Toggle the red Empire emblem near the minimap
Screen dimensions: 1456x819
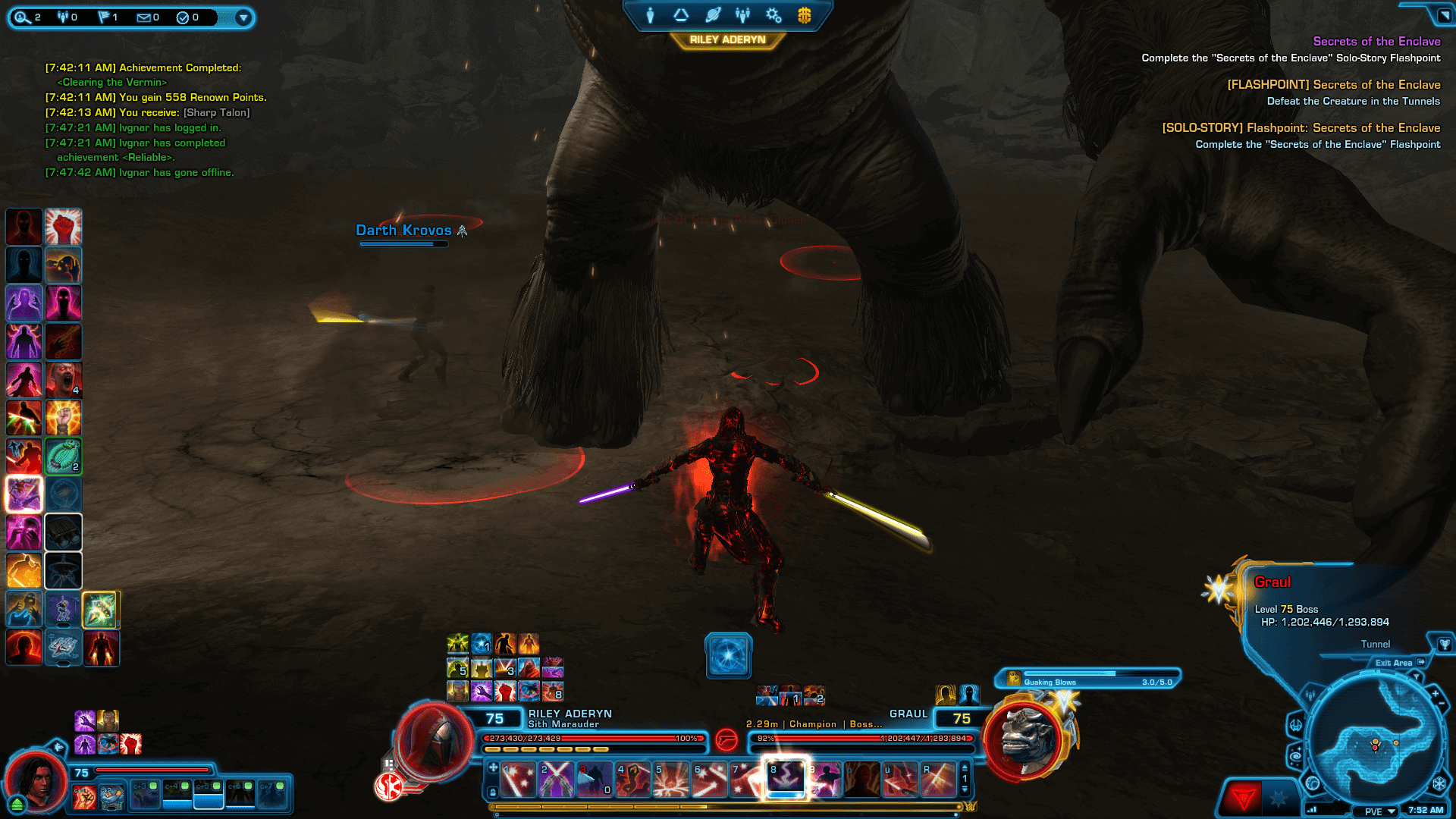coord(1244,798)
